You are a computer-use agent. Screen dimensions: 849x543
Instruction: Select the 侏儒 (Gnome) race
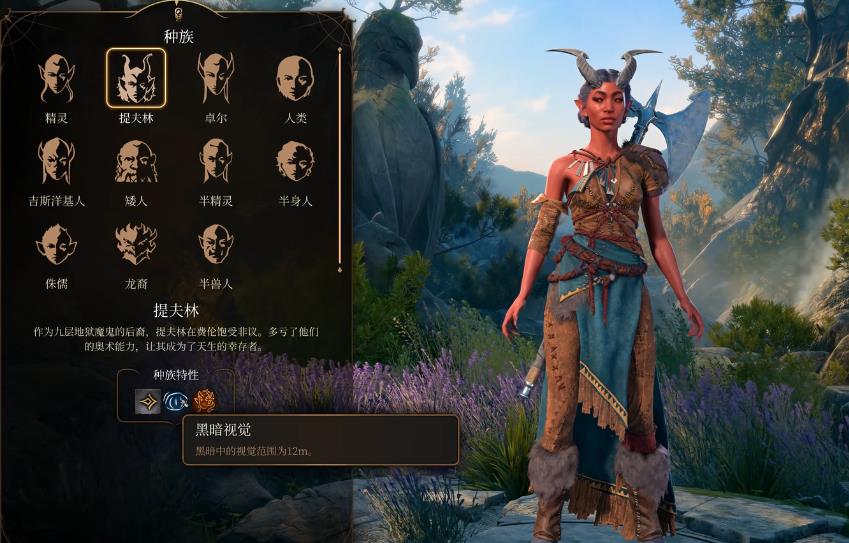click(x=56, y=244)
